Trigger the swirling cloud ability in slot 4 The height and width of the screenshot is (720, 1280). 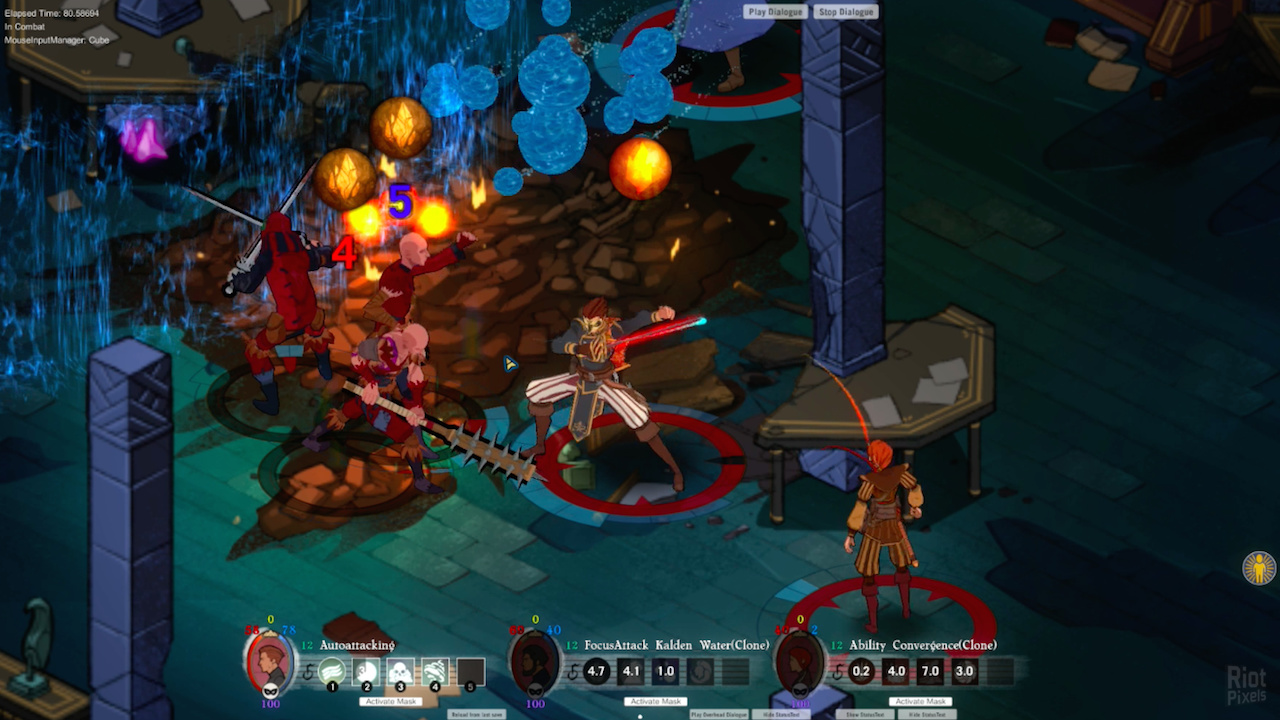435,672
